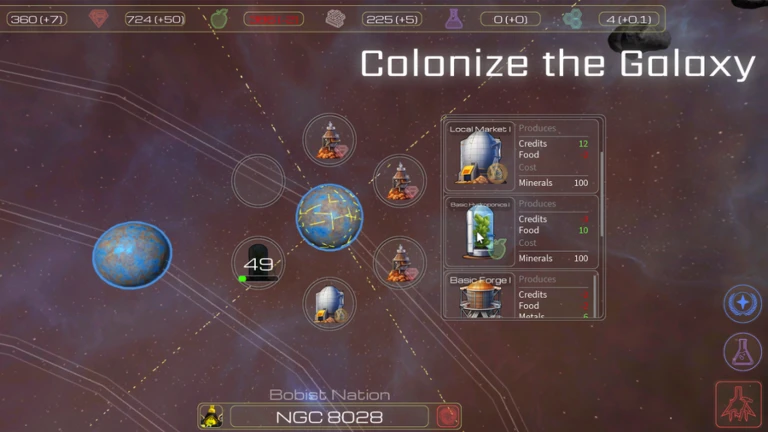
Task: Open the research flask button
Action: pyautogui.click(x=743, y=351)
